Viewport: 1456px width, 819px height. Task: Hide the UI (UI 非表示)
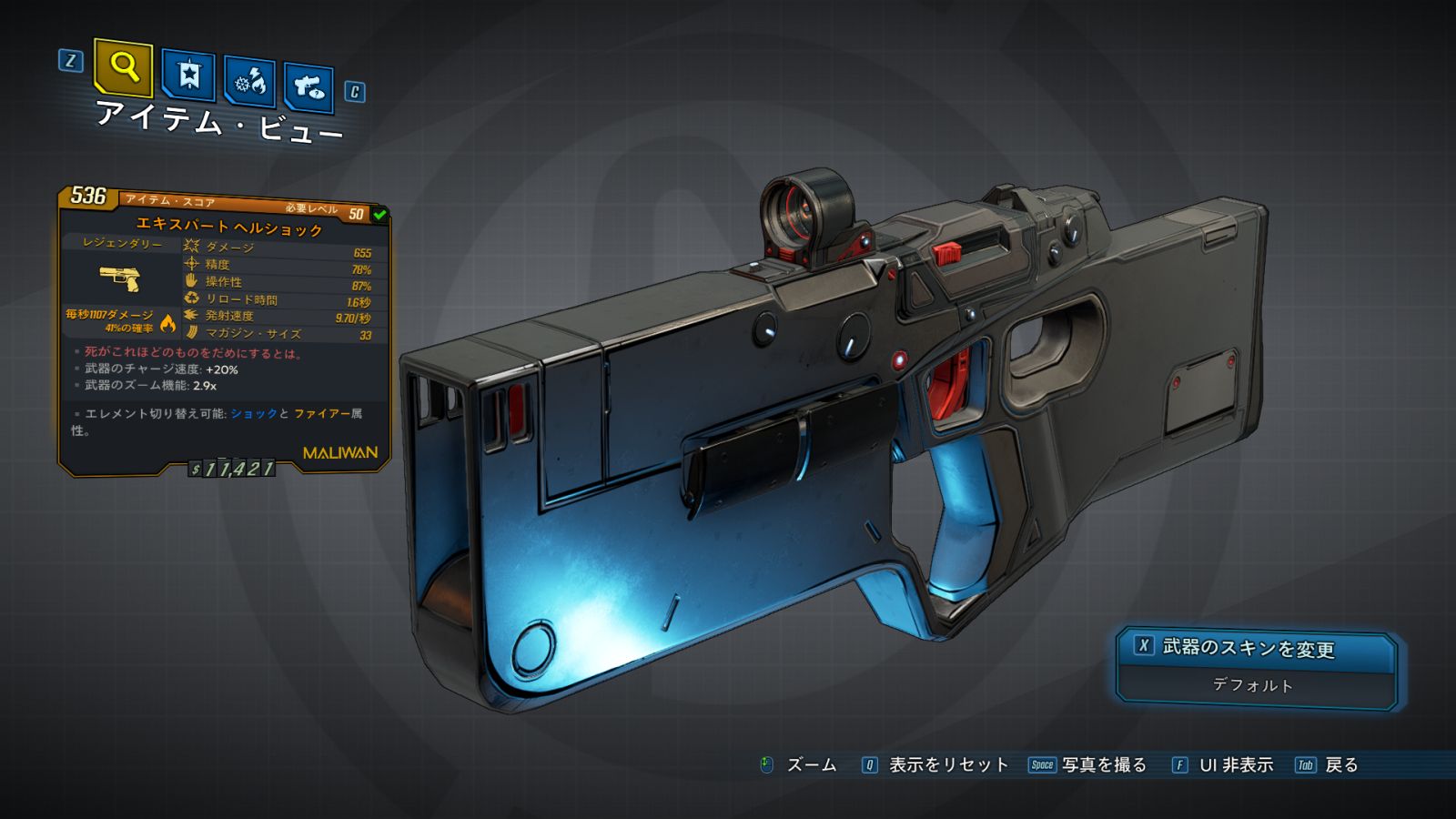1223,765
